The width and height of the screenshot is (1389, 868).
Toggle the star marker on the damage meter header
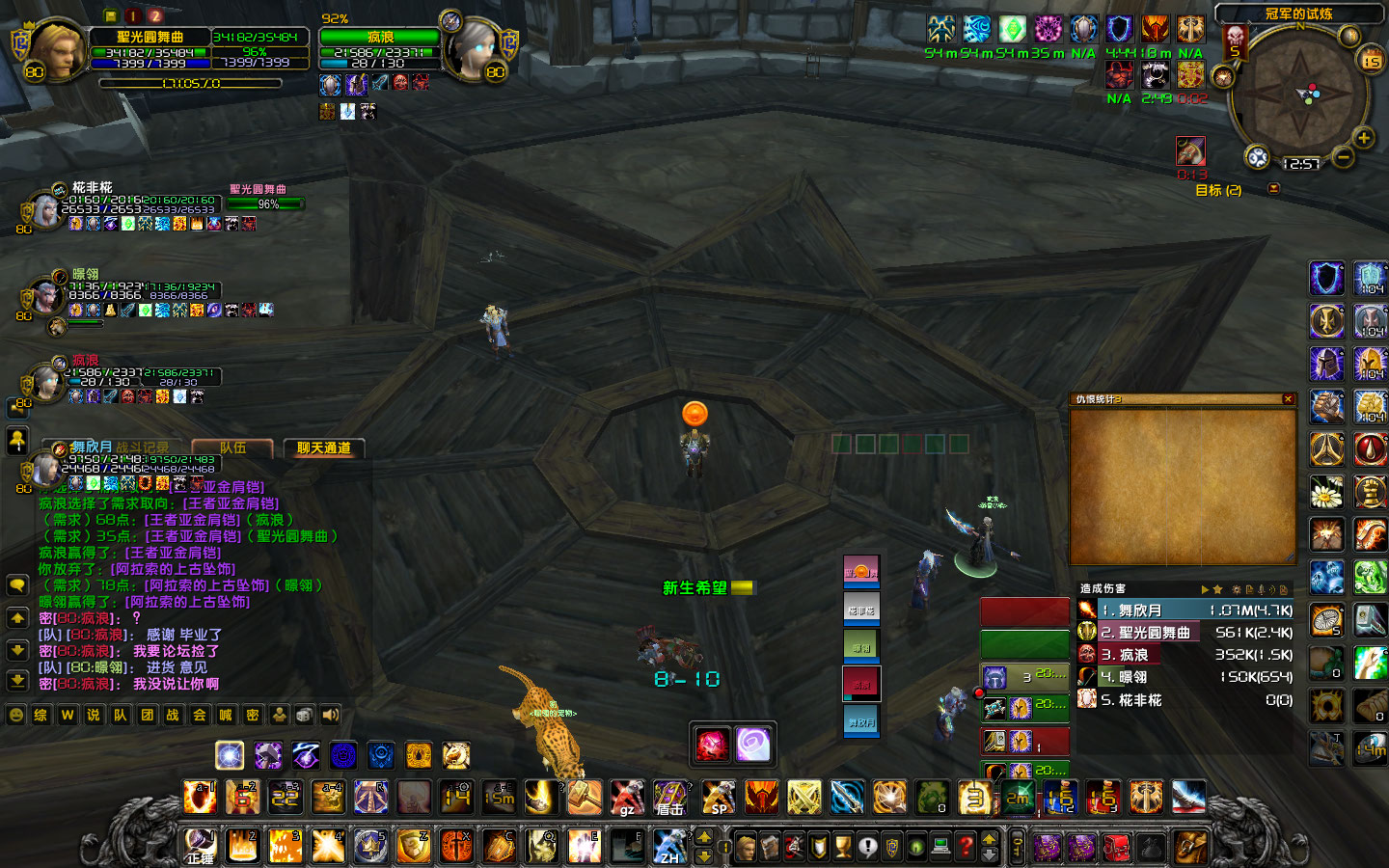[1218, 589]
